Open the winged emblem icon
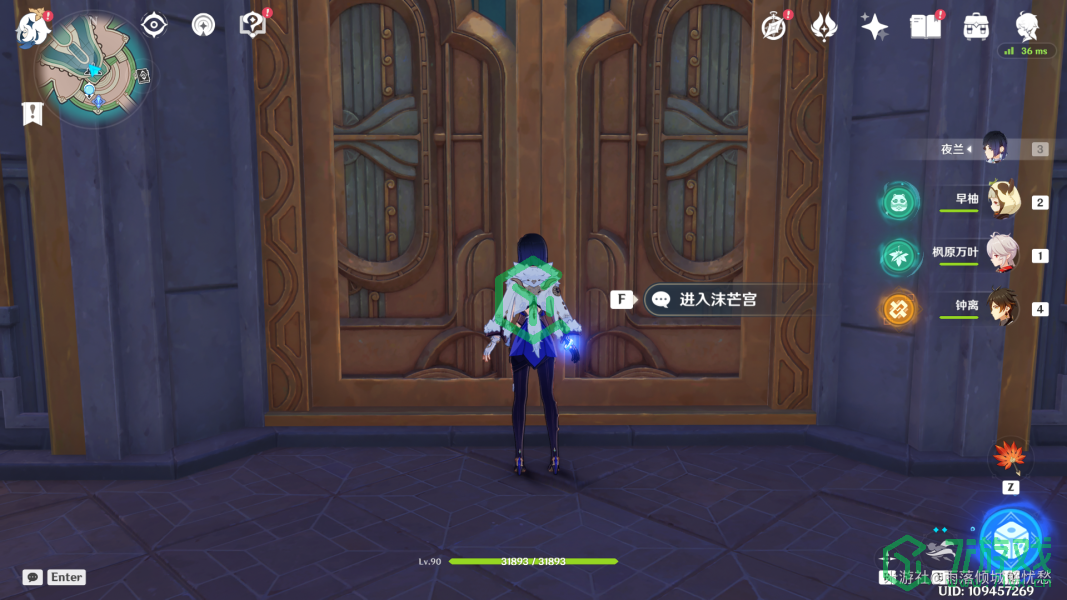1067x600 pixels. [x=824, y=27]
